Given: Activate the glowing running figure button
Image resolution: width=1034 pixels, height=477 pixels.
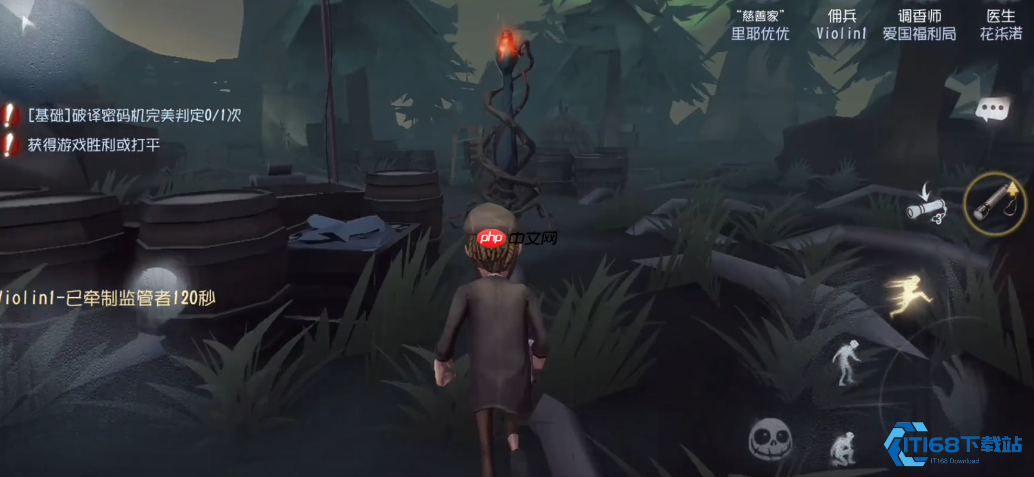Looking at the screenshot, I should [908, 295].
